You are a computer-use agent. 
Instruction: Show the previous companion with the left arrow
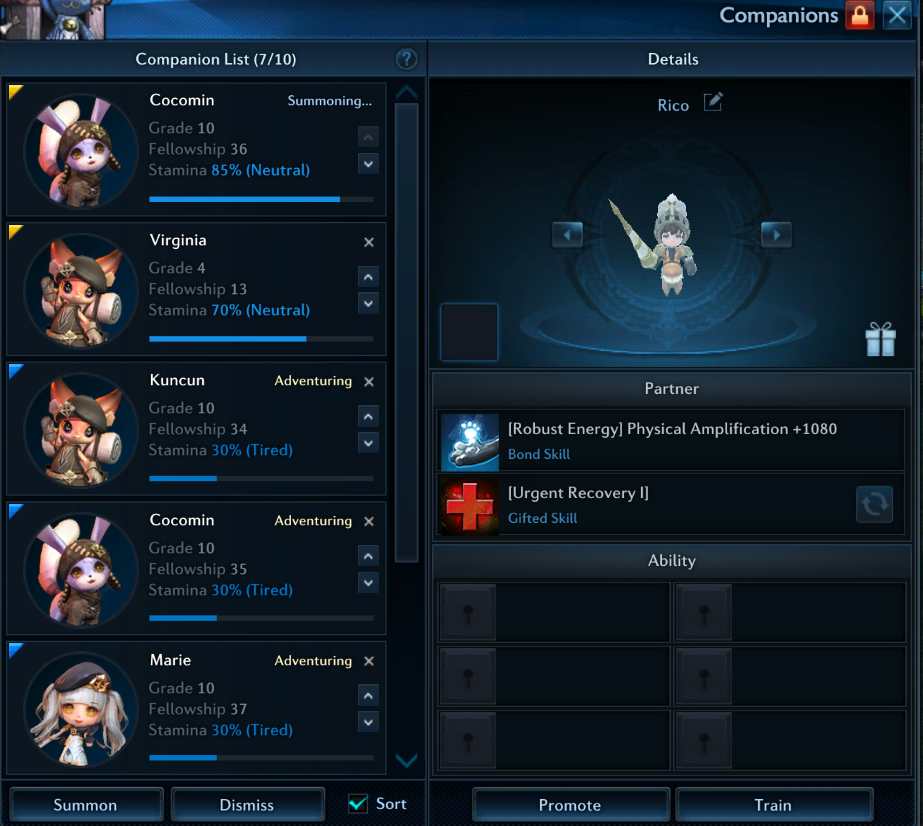(567, 235)
